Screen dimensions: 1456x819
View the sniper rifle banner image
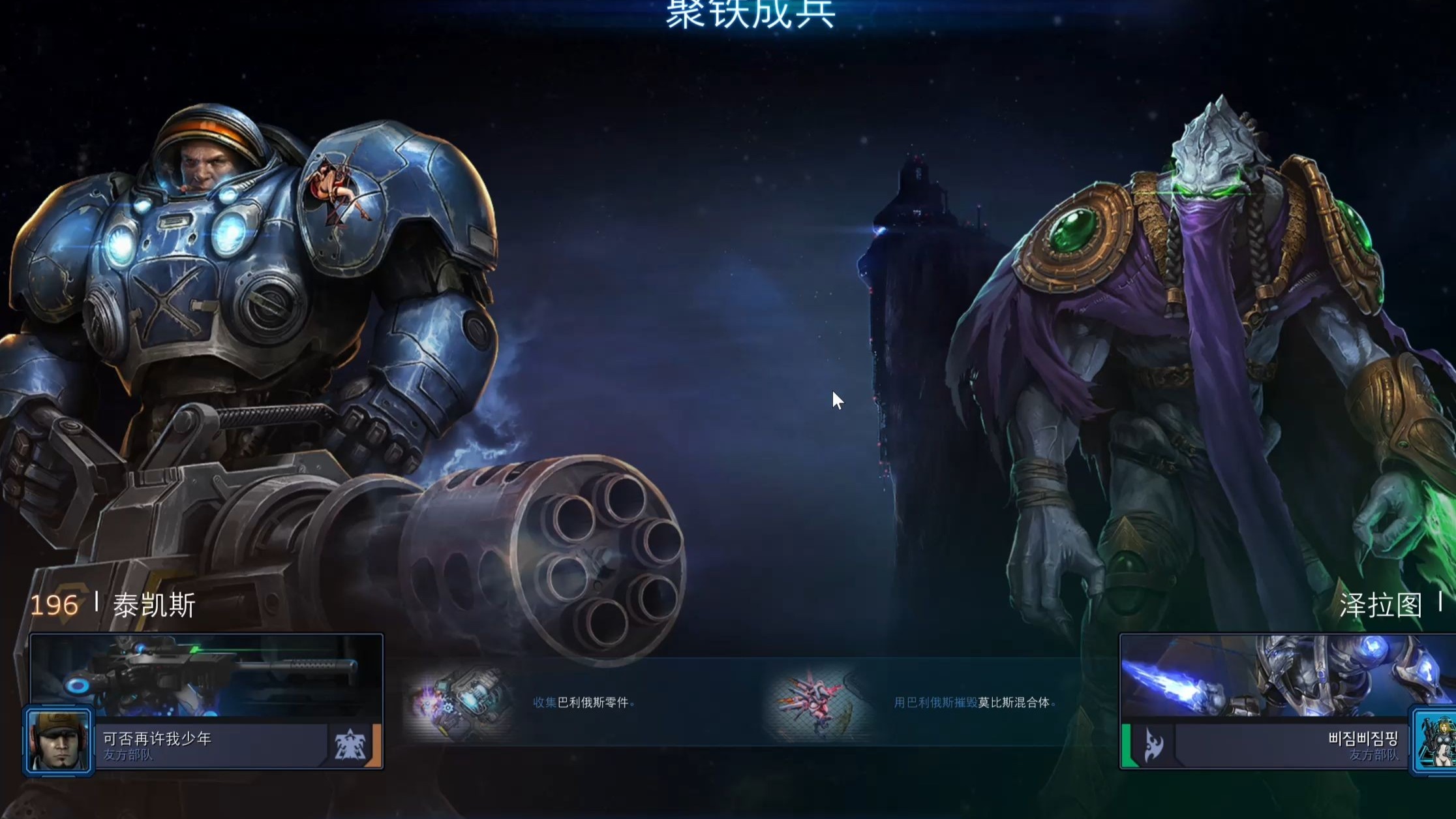(206, 675)
